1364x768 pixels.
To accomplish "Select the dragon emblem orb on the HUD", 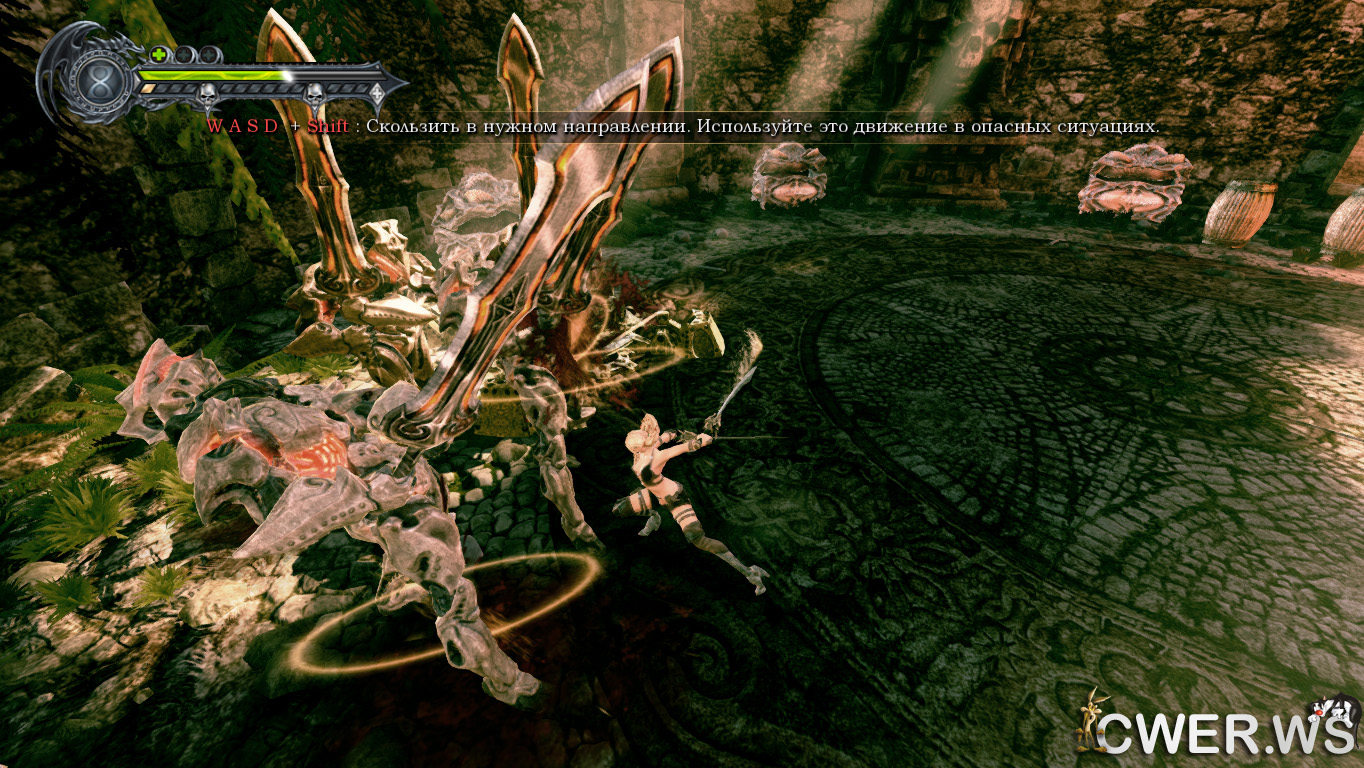I will click(x=100, y=80).
